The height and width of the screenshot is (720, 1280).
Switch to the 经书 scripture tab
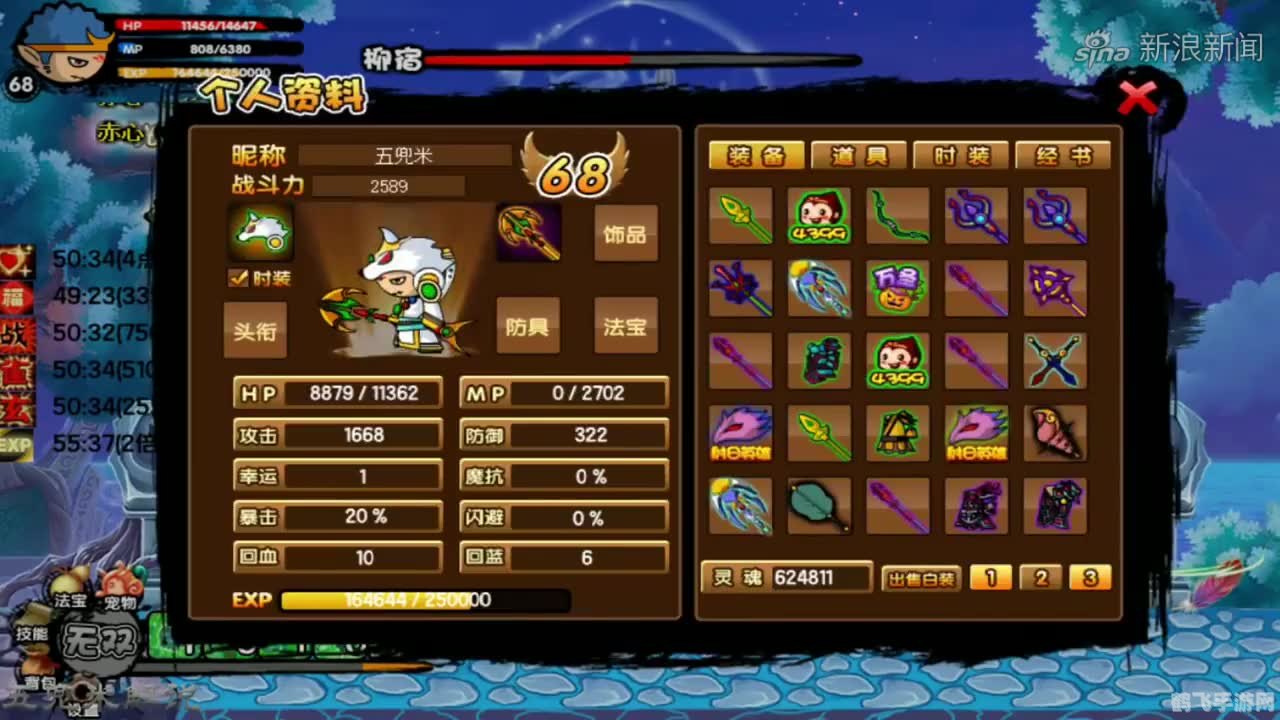tap(1064, 155)
